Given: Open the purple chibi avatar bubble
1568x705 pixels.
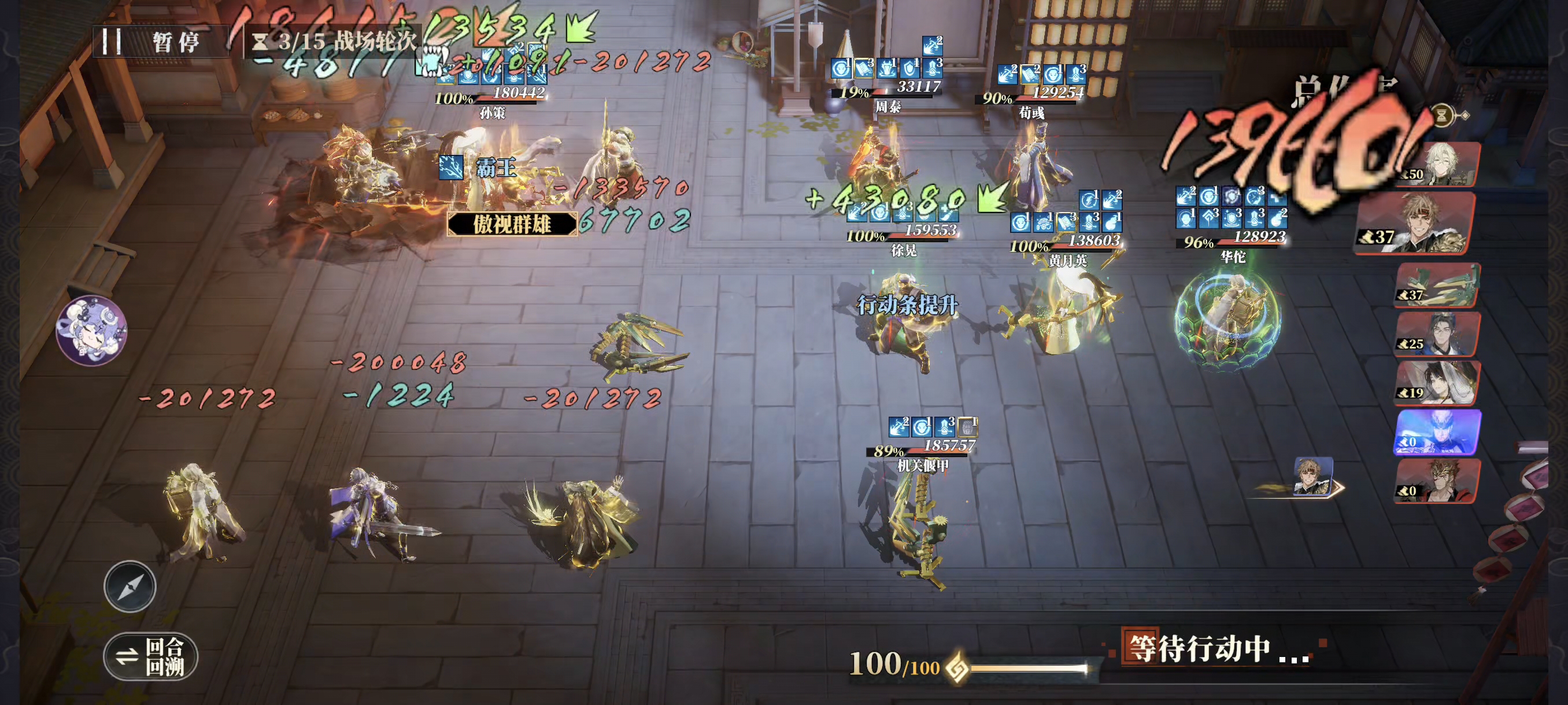Looking at the screenshot, I should click(92, 331).
